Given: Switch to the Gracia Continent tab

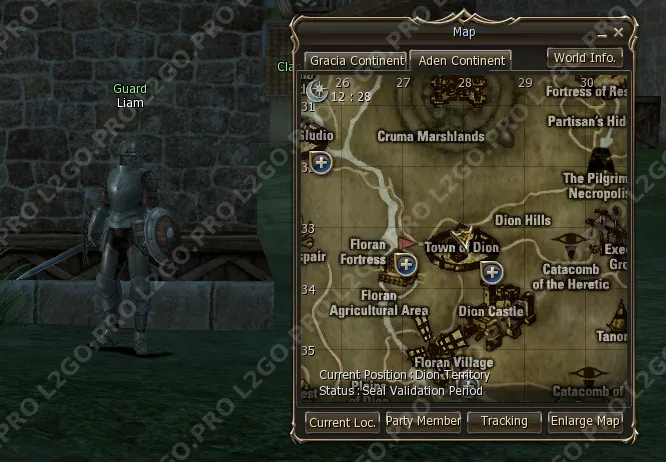Looking at the screenshot, I should [355, 61].
